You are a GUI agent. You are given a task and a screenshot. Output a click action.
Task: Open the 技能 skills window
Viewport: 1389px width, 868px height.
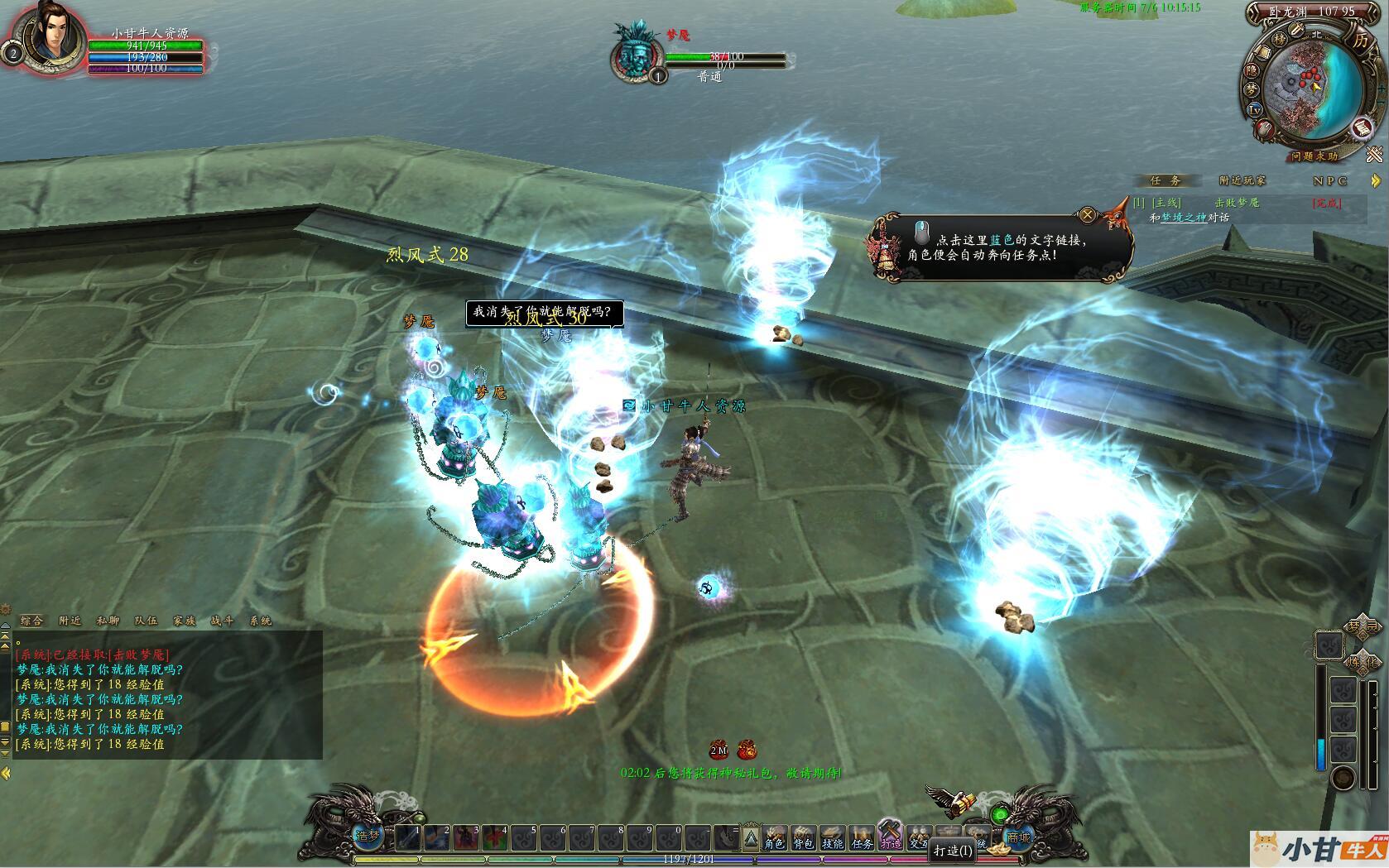tap(832, 837)
